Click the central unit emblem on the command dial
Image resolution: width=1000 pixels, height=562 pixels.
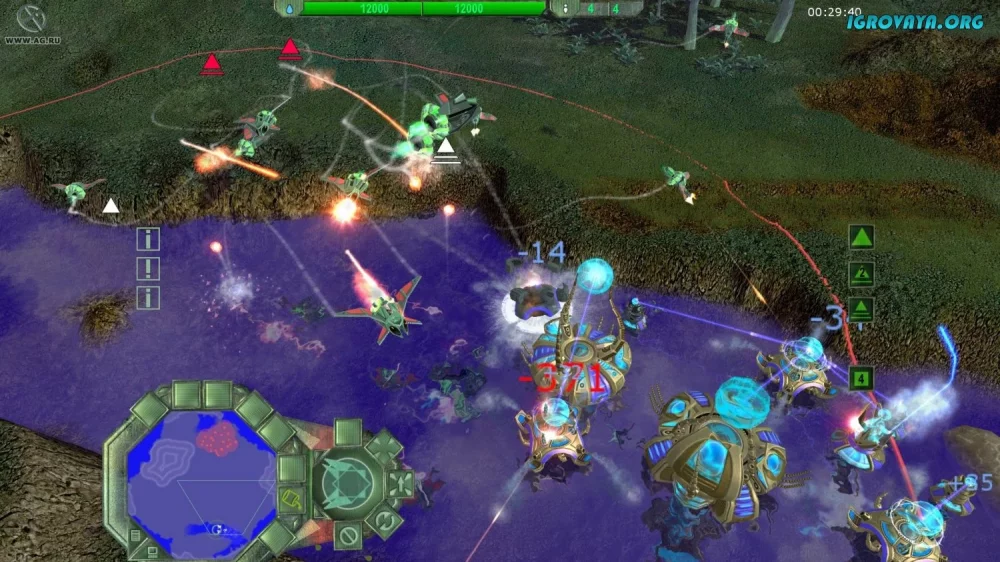pyautogui.click(x=346, y=483)
